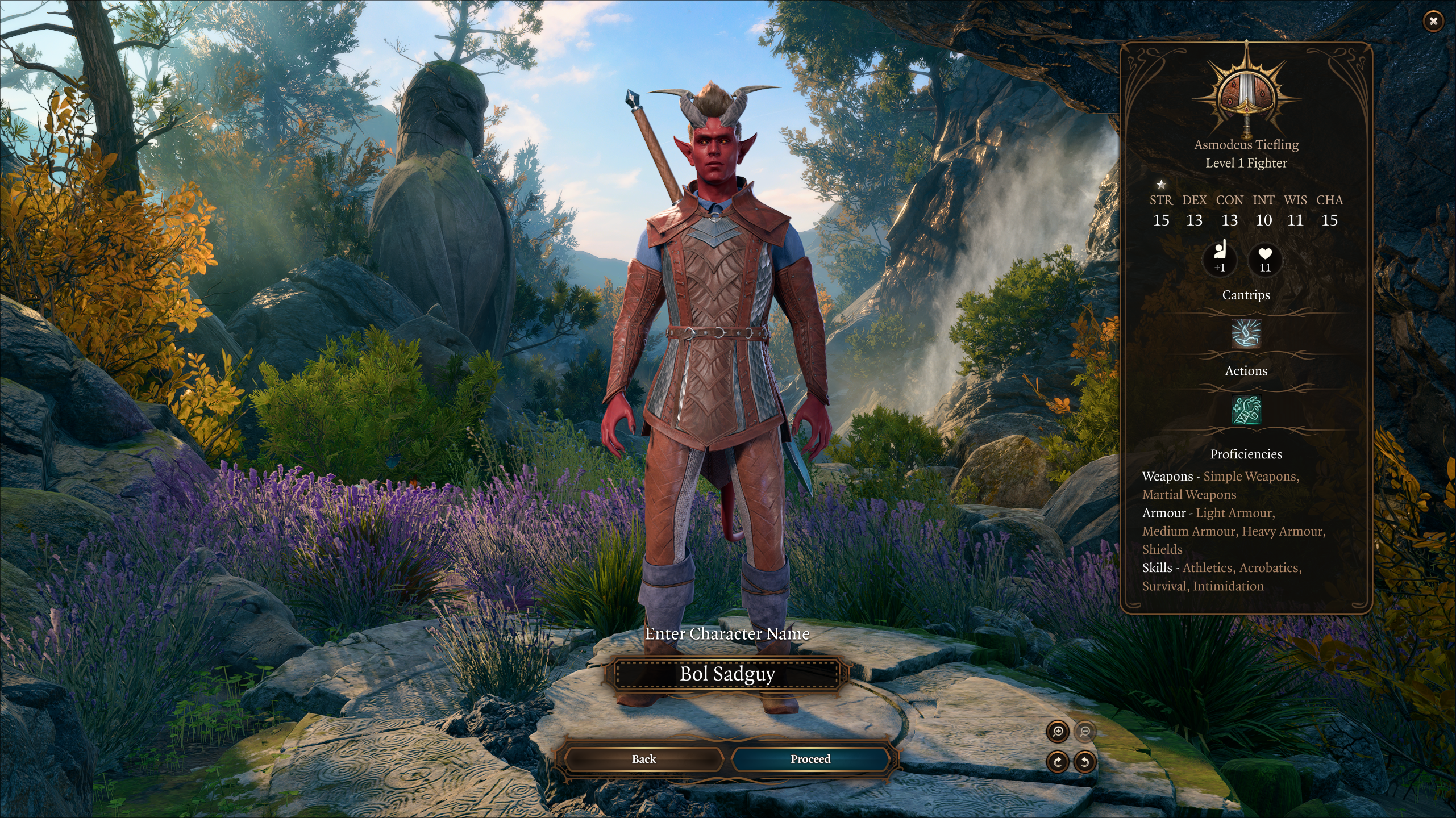1456x818 pixels.
Task: Rotate character with the counter-clockwise arrow button
Action: pyautogui.click(x=1085, y=762)
